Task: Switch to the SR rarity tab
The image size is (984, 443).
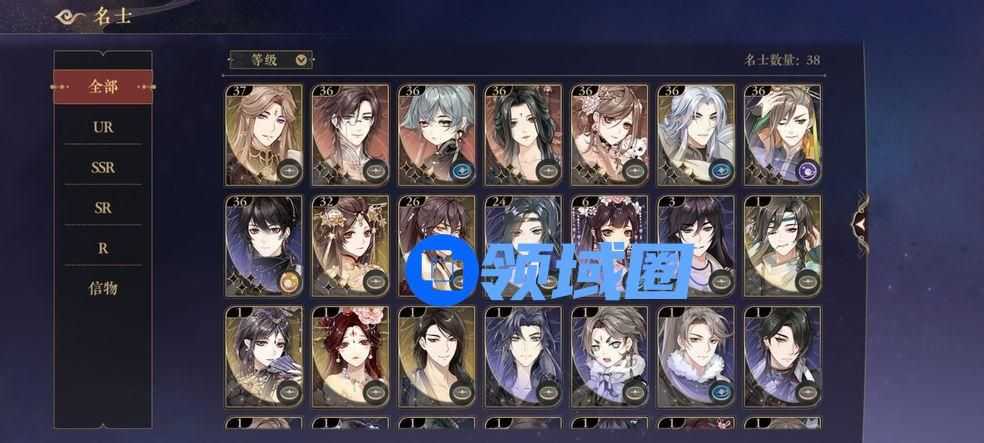Action: (103, 208)
